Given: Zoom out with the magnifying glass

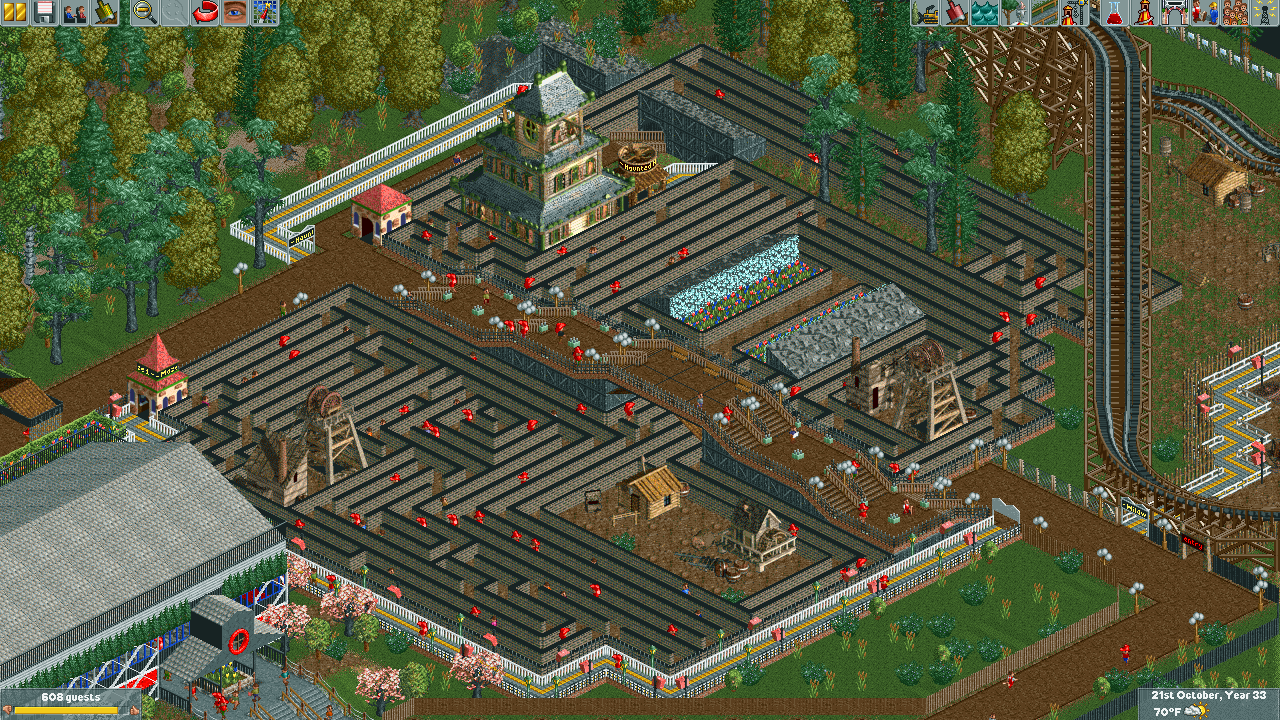Looking at the screenshot, I should tap(145, 12).
